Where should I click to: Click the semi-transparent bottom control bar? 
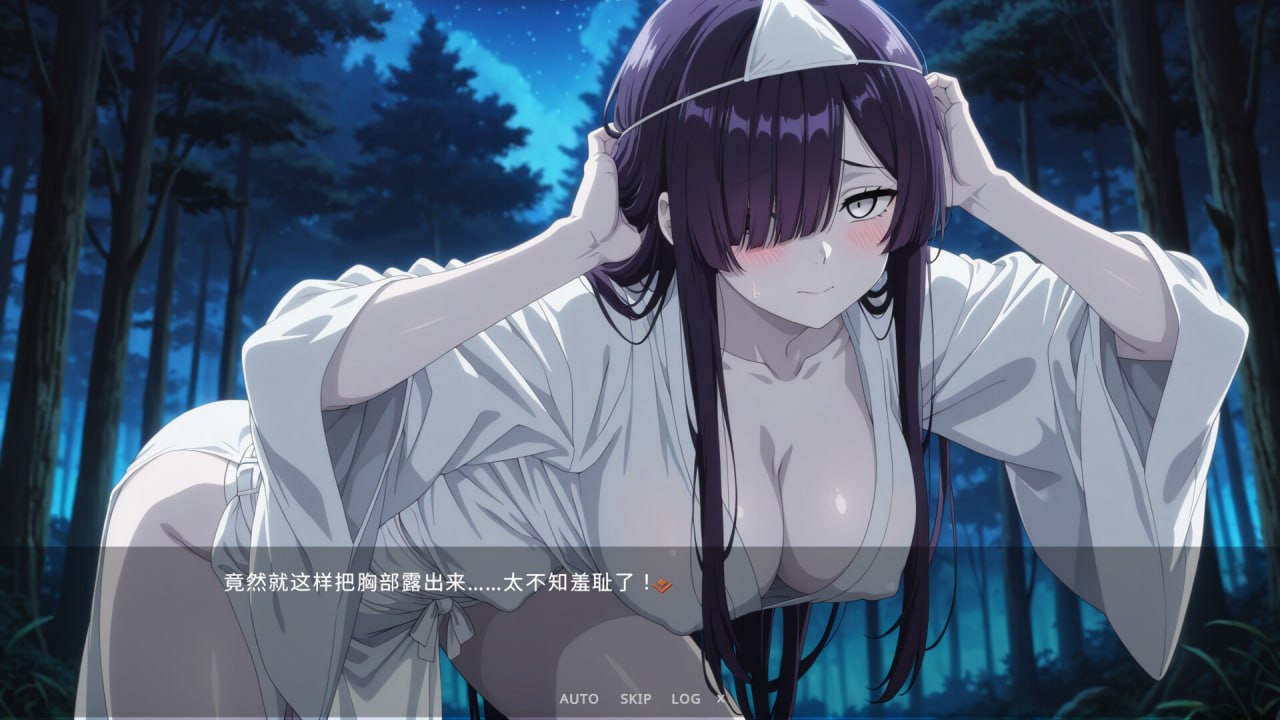[640, 699]
